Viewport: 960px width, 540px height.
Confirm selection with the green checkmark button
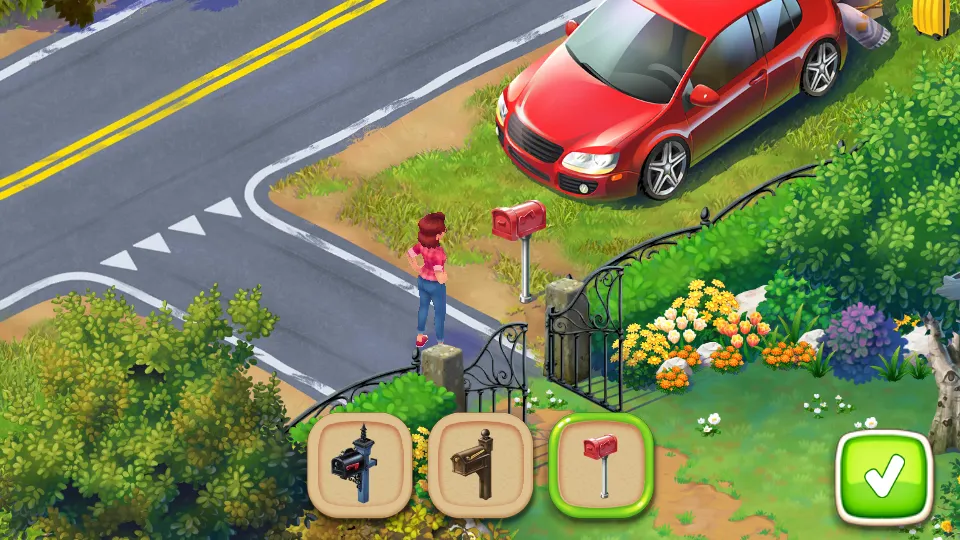[x=884, y=477]
